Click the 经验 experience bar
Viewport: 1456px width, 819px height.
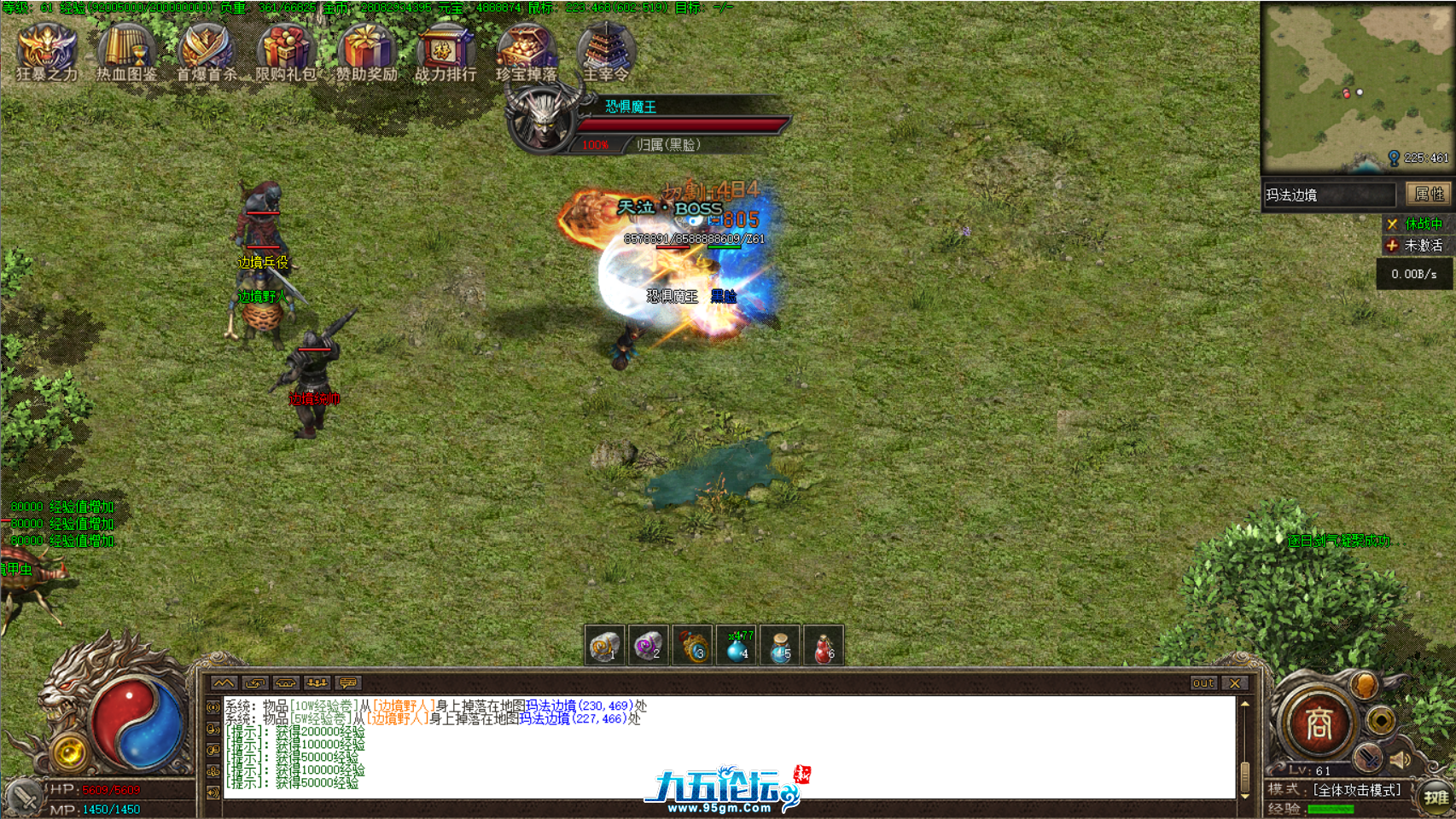[1331, 809]
